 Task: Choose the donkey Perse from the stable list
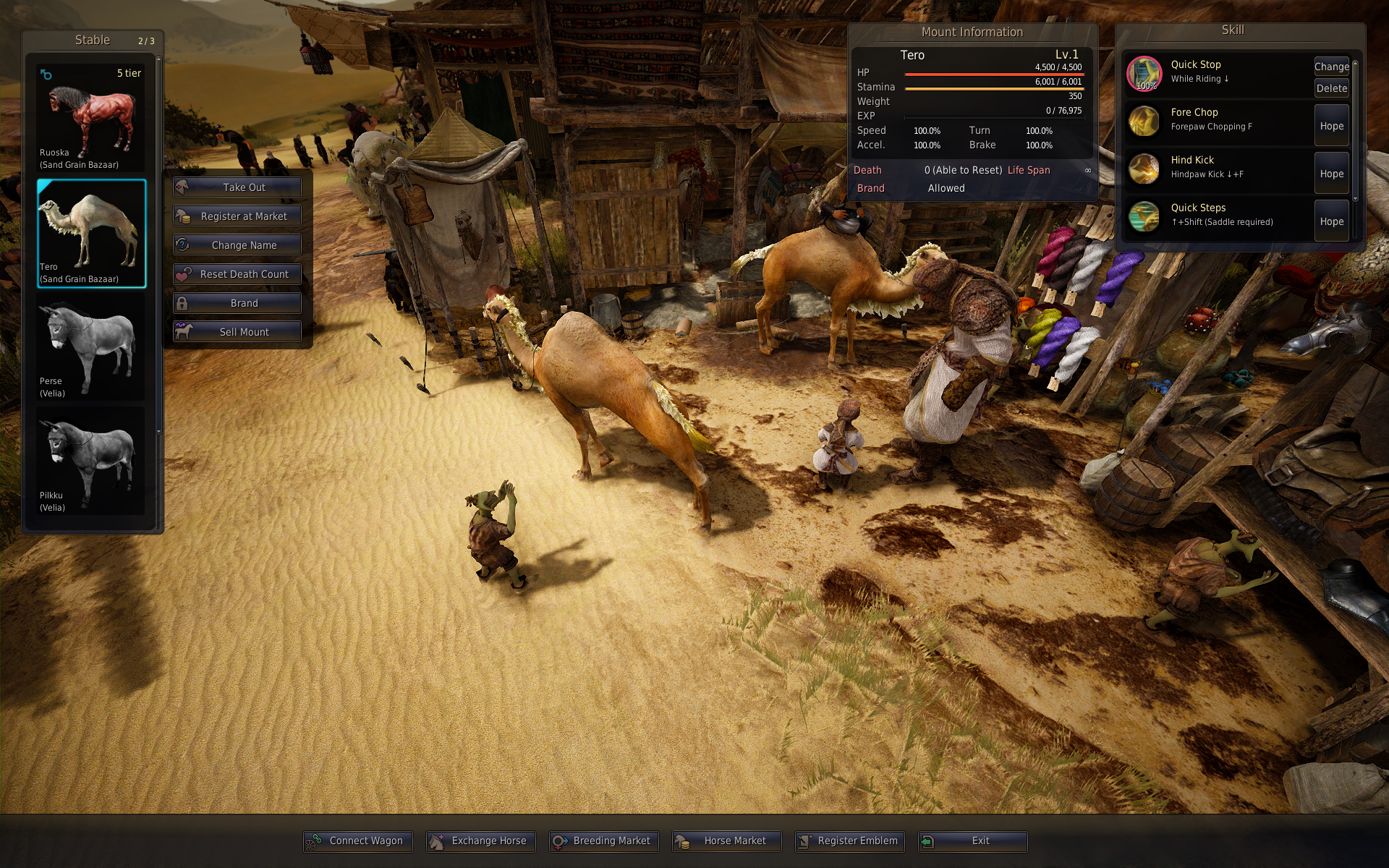click(91, 347)
